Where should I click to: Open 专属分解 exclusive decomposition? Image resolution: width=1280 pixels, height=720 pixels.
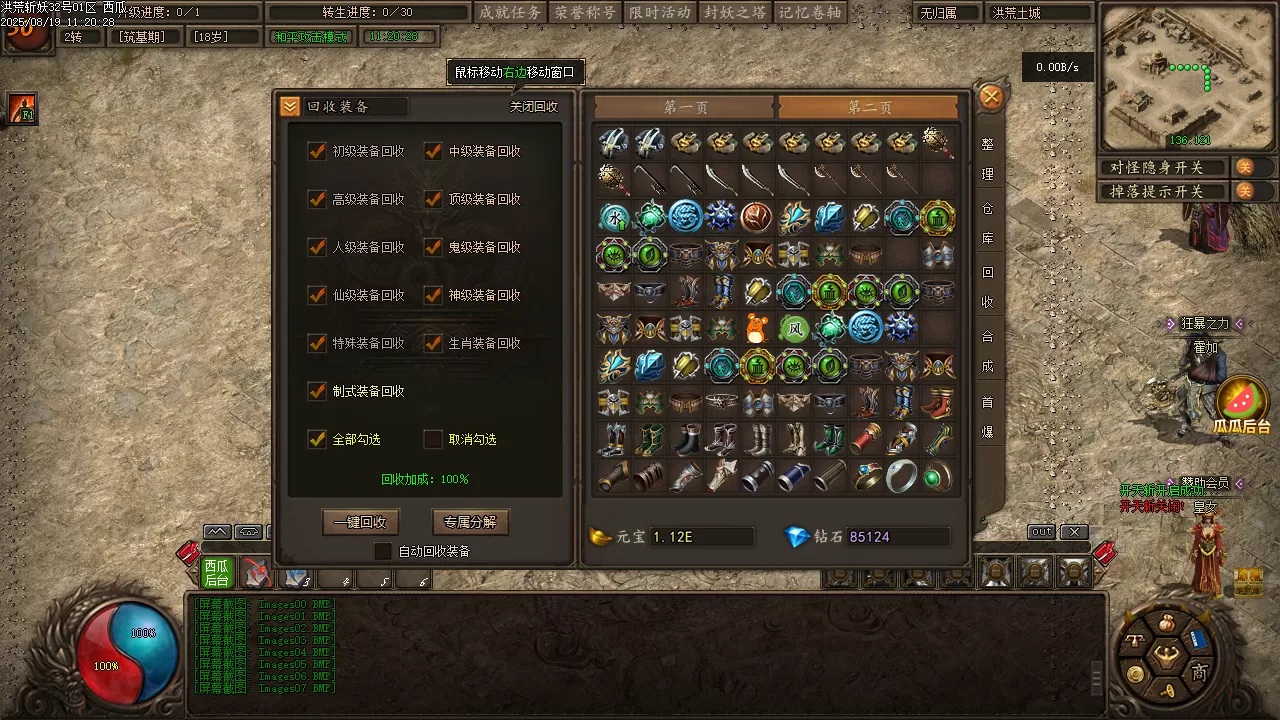tap(470, 522)
